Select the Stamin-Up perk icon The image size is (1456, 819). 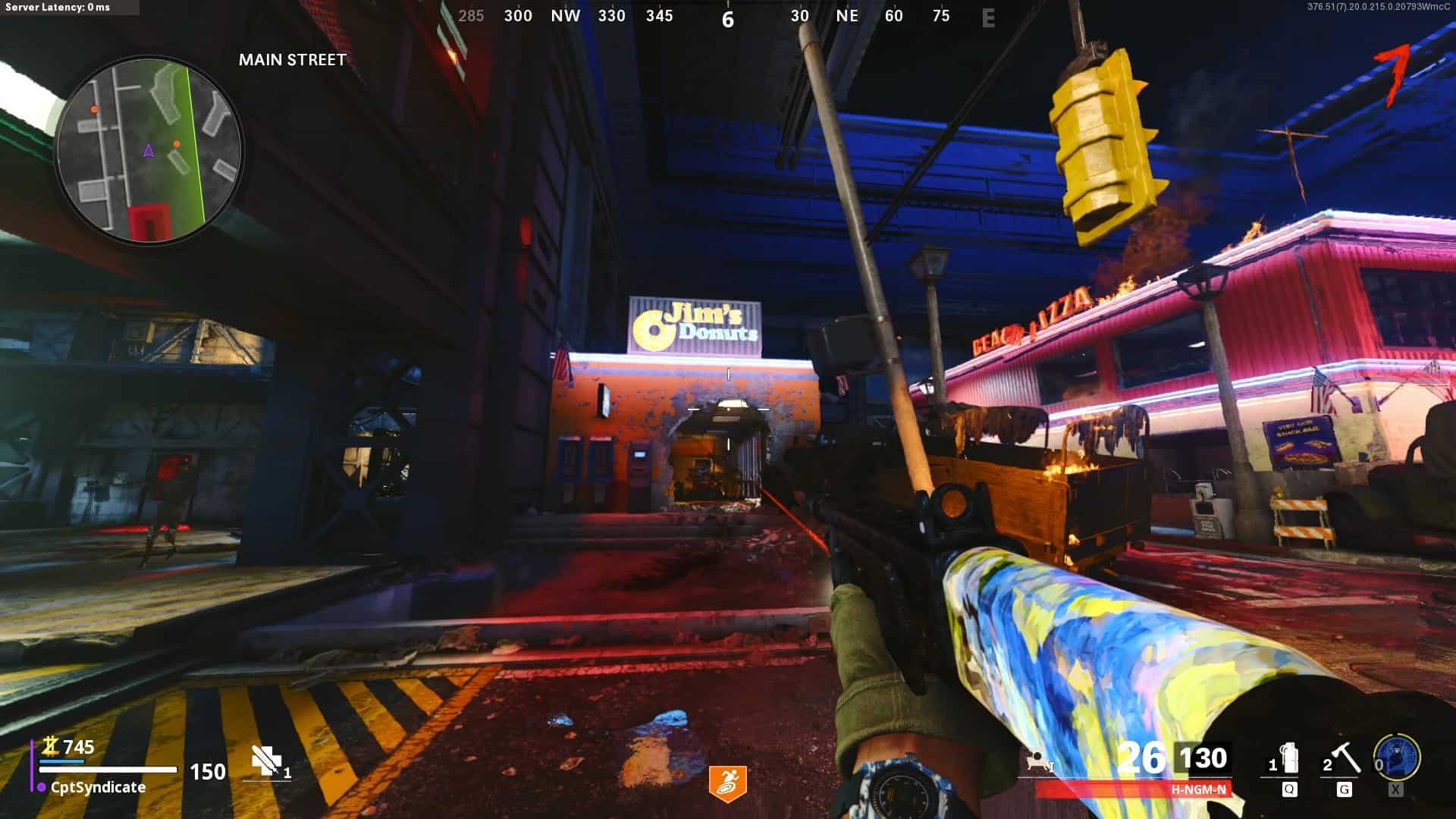tap(727, 783)
